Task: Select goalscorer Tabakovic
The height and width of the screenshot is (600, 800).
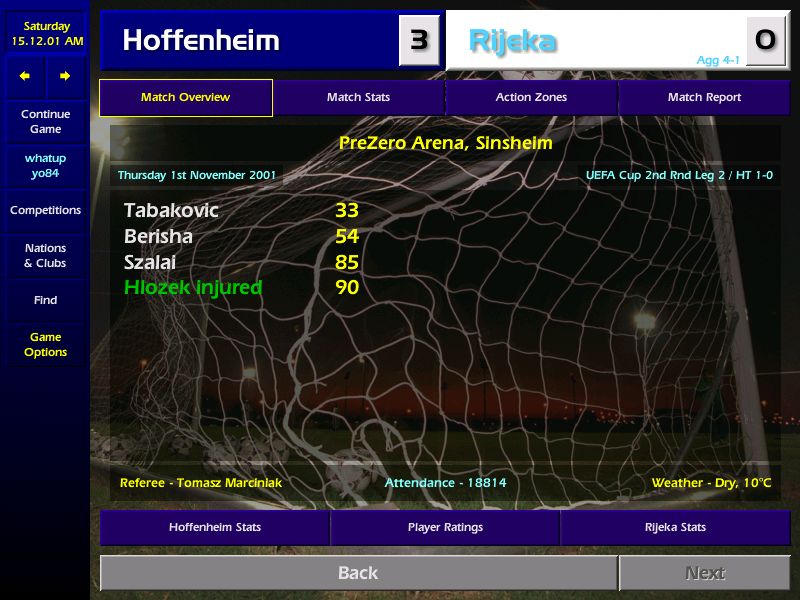Action: click(x=171, y=211)
